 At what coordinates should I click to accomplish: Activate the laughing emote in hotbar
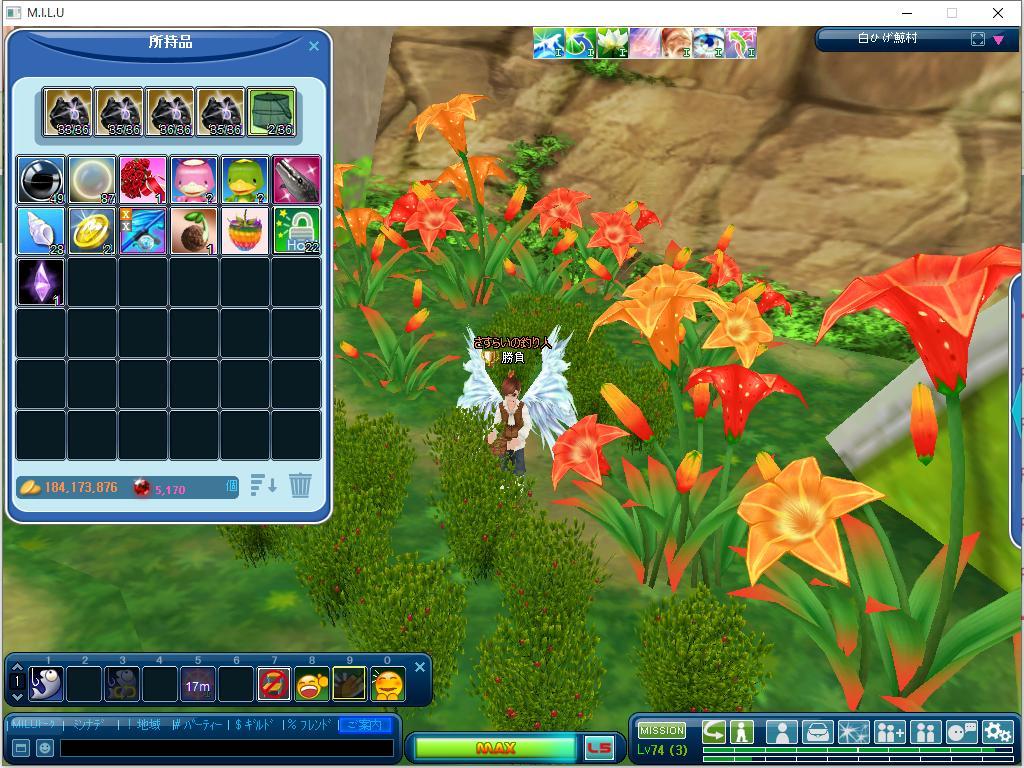[312, 685]
